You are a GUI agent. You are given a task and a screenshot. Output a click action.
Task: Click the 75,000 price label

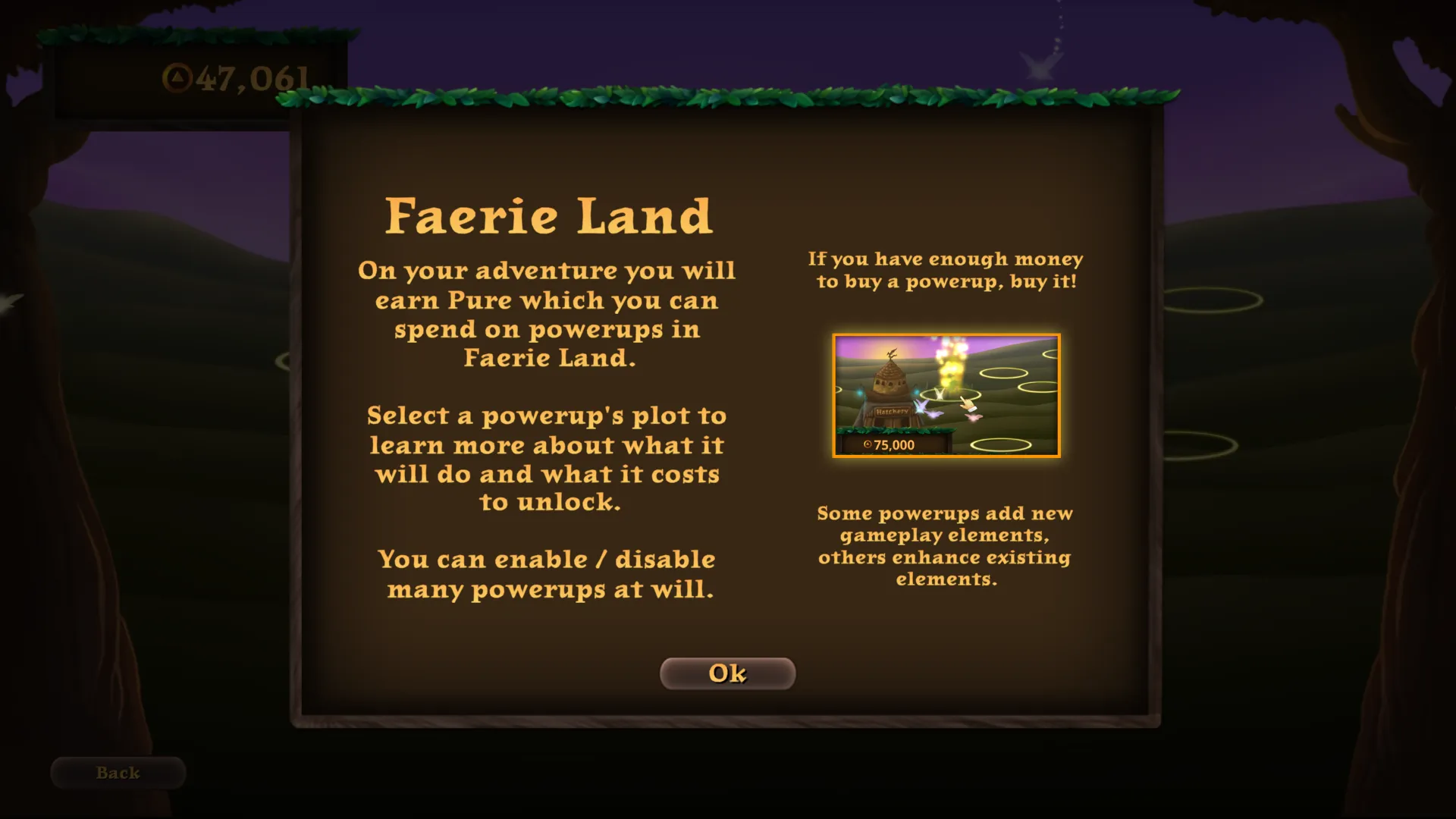(894, 444)
